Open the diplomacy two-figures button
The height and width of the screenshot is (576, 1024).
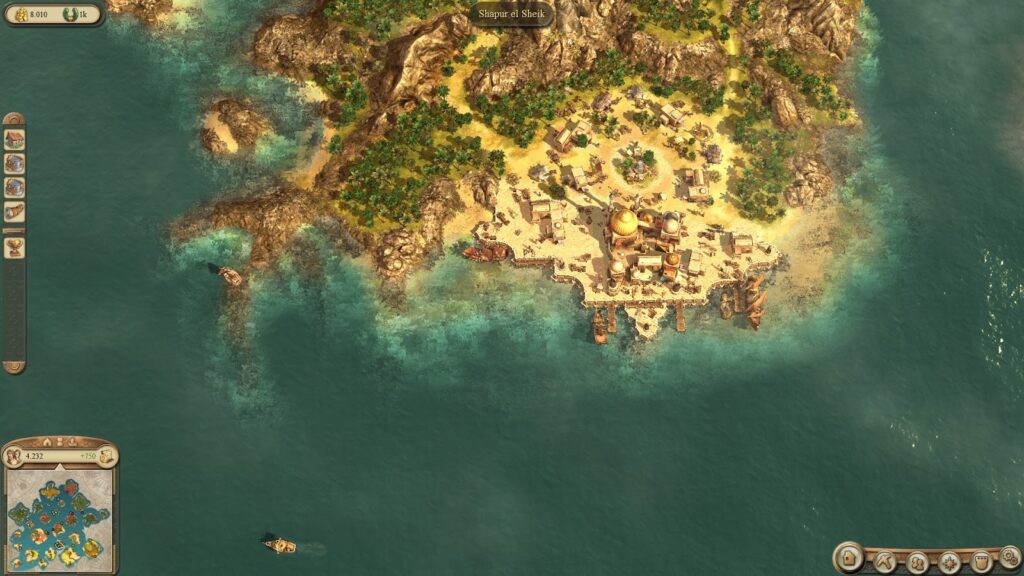pos(916,562)
